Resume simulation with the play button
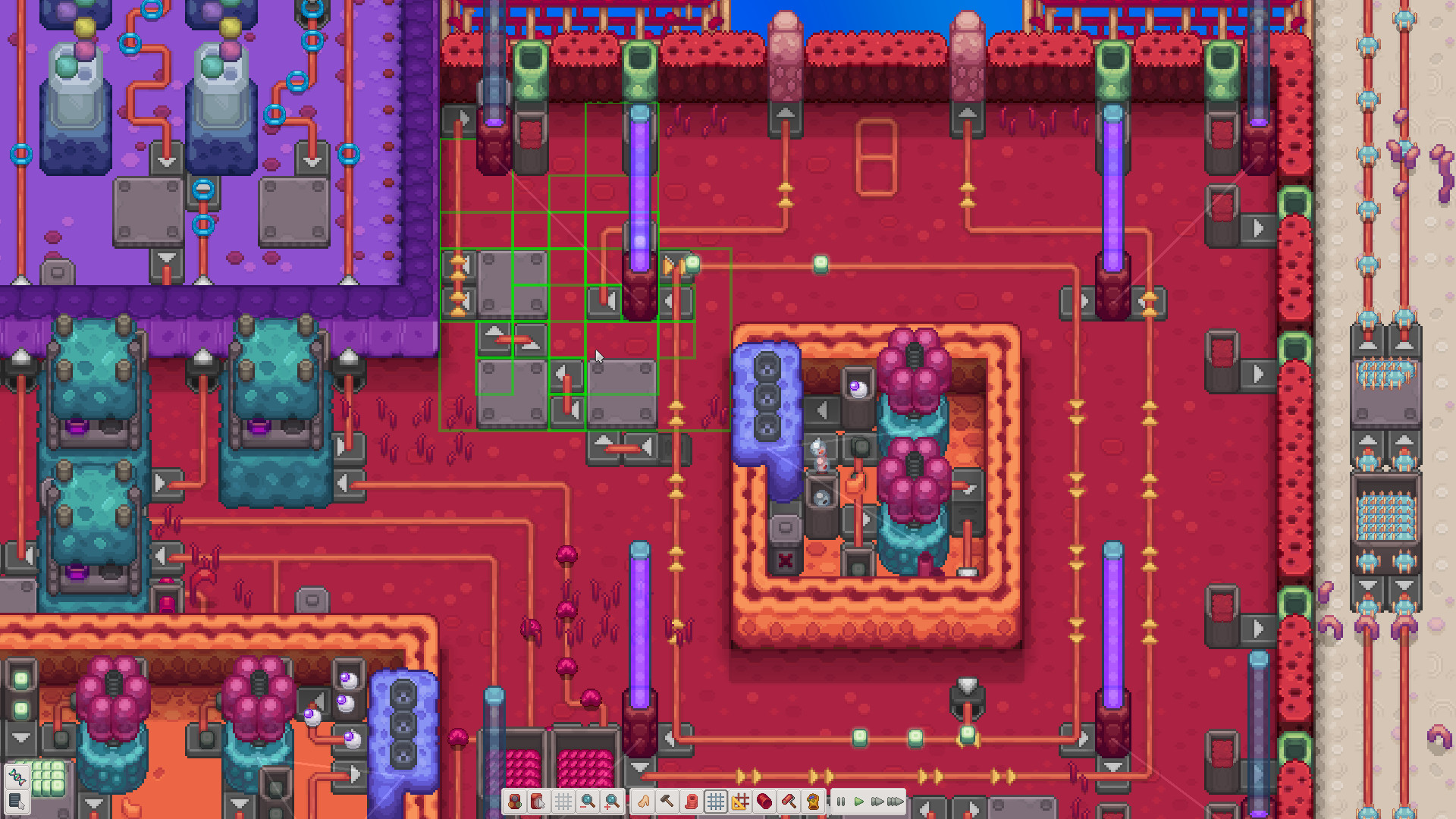The height and width of the screenshot is (819, 1456). (x=859, y=800)
